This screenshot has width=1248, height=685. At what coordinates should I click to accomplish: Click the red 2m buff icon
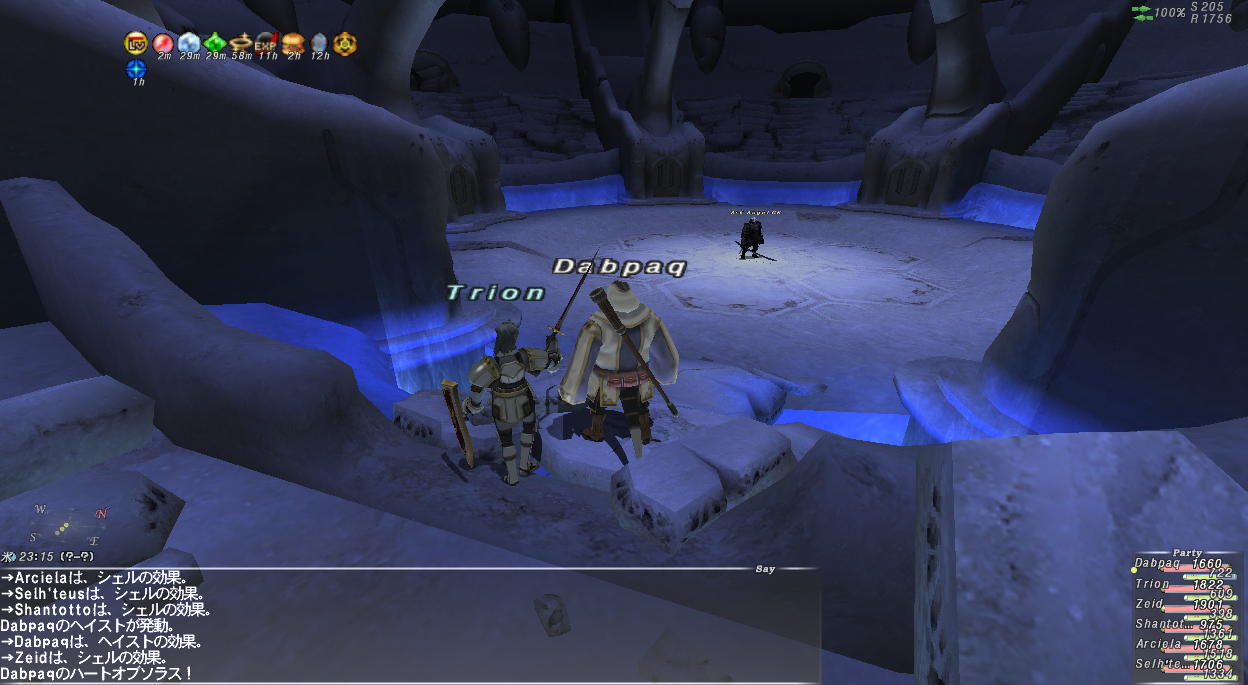163,43
